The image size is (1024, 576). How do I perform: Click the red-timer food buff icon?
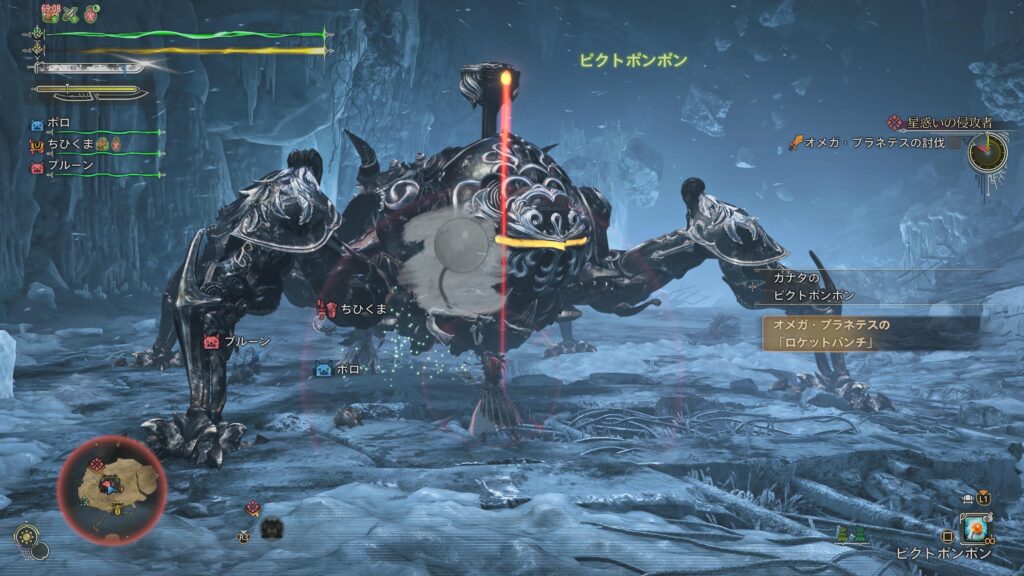(50, 13)
